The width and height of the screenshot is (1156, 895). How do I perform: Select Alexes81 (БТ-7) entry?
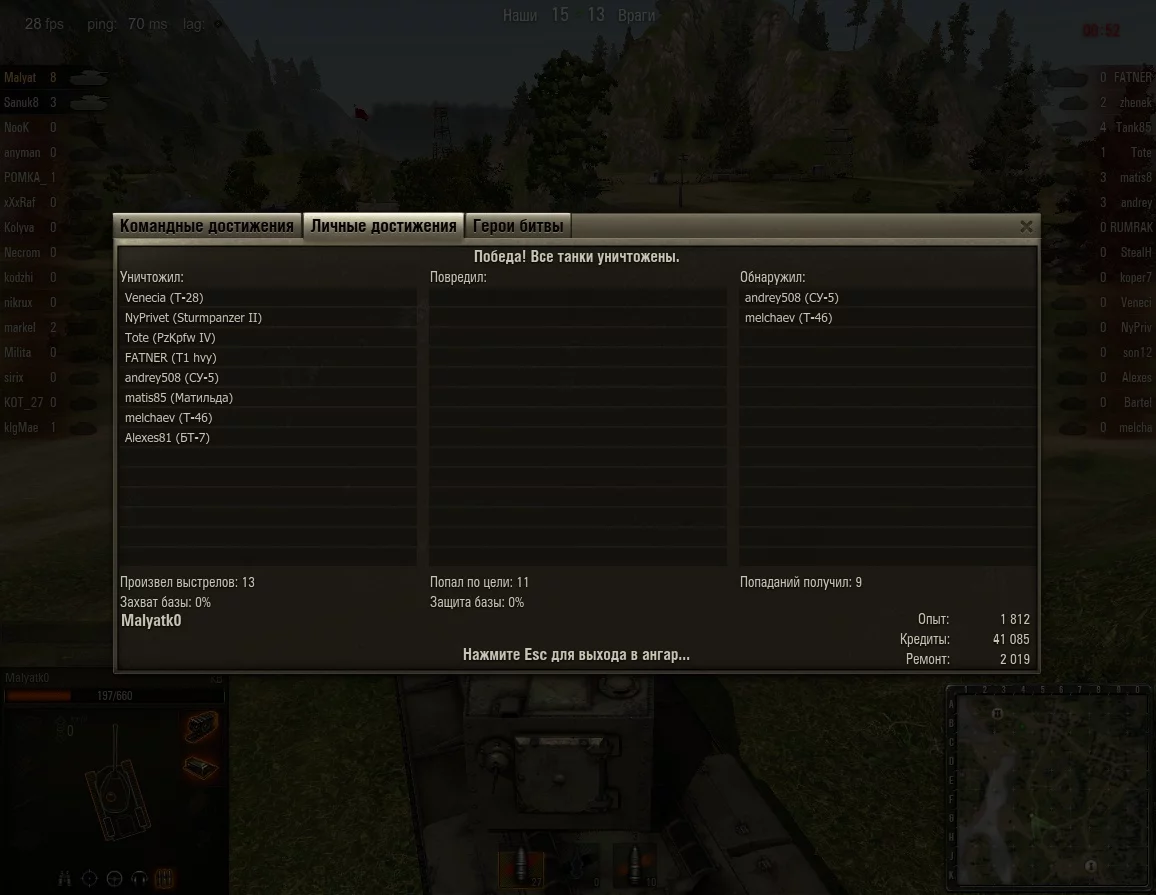(x=167, y=438)
